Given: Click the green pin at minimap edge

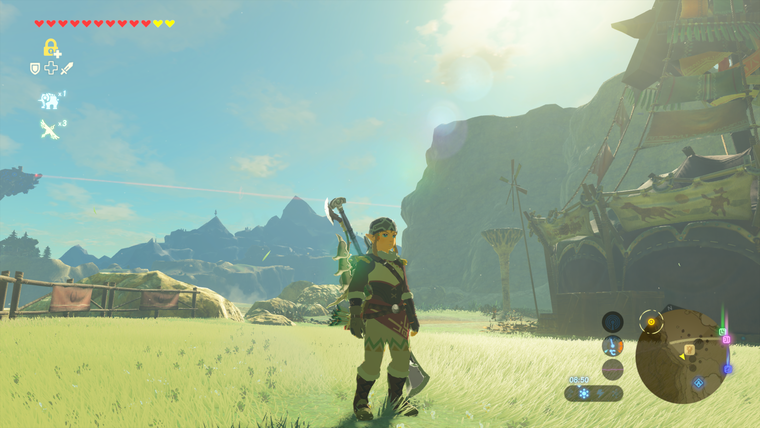Looking at the screenshot, I should point(722,331).
